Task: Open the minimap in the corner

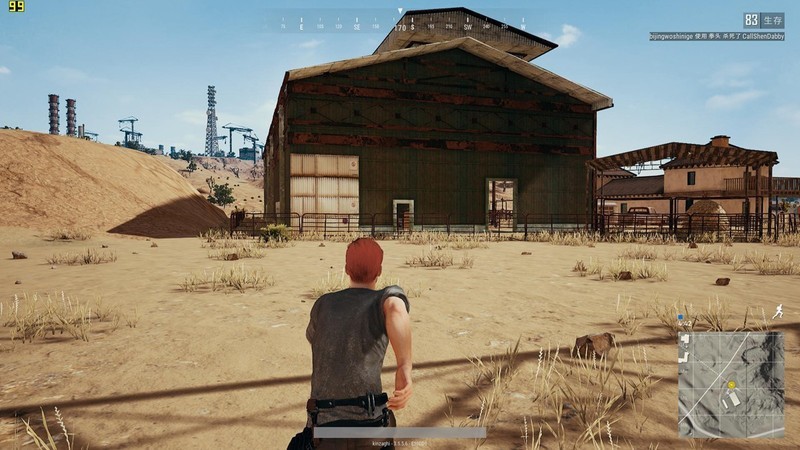Action: 731,385
